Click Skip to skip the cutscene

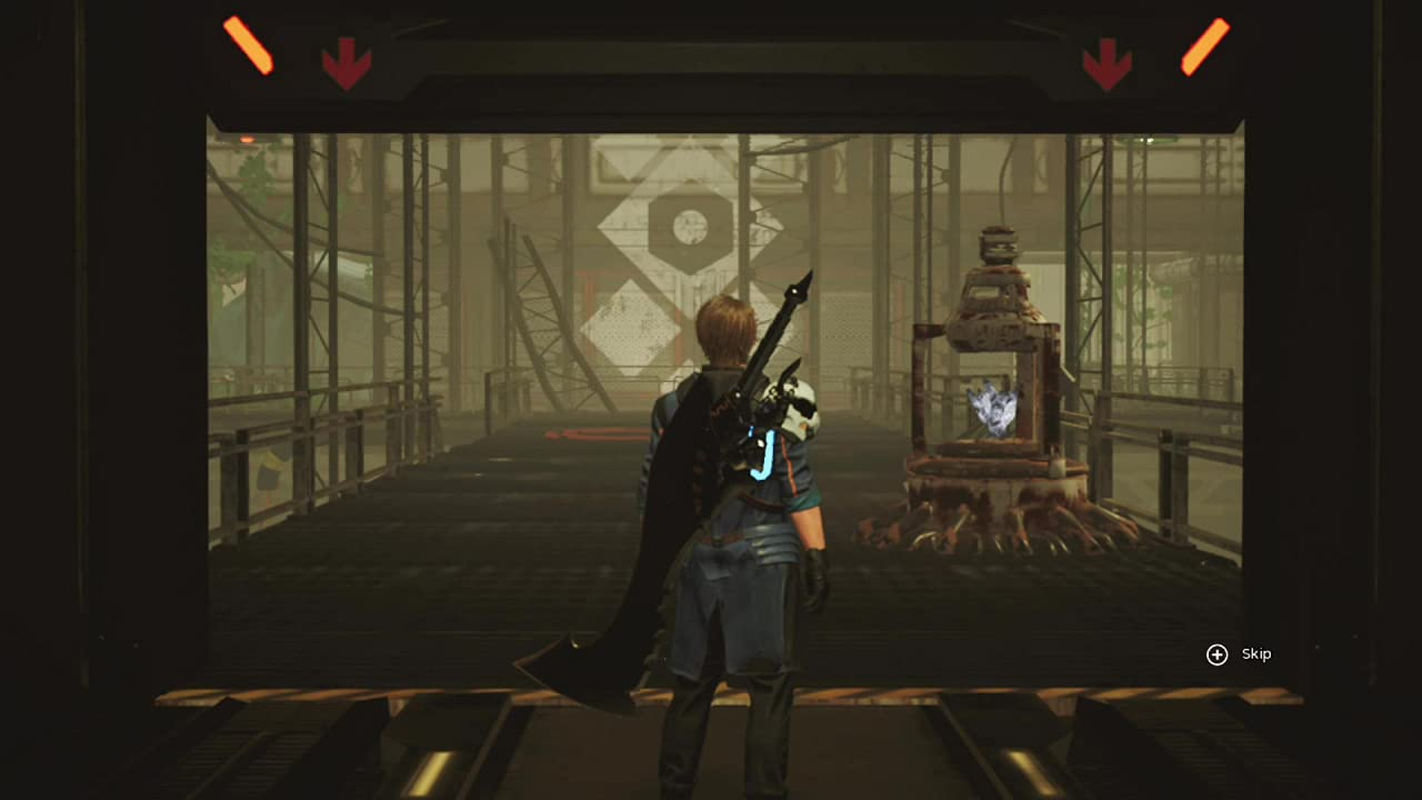click(x=1254, y=654)
